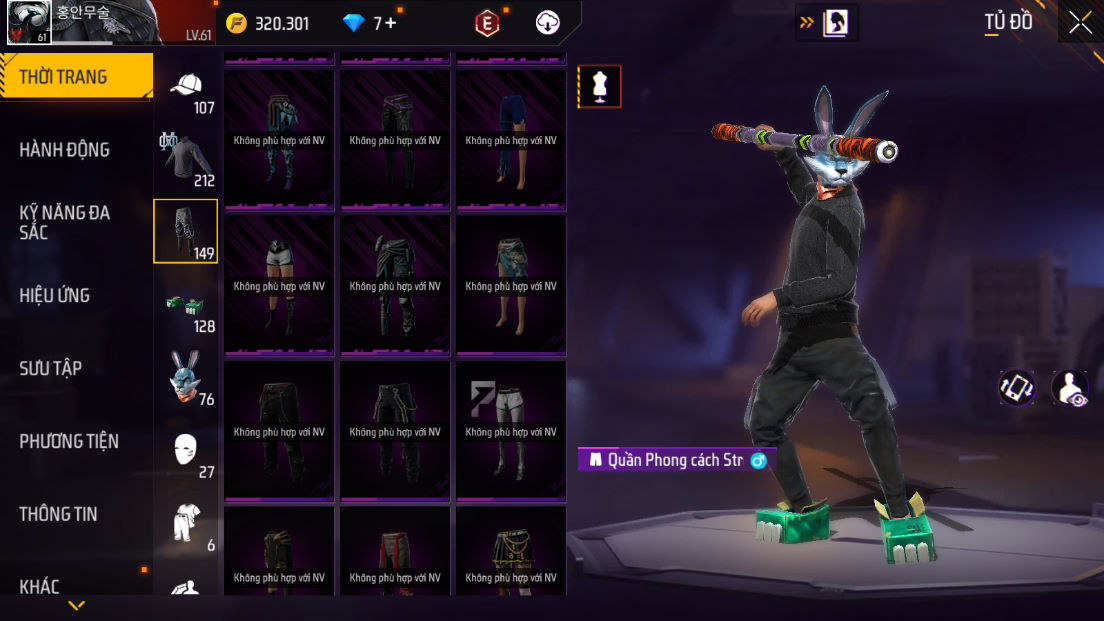Choose the white face mask subcategory
The width and height of the screenshot is (1104, 621).
click(x=187, y=451)
